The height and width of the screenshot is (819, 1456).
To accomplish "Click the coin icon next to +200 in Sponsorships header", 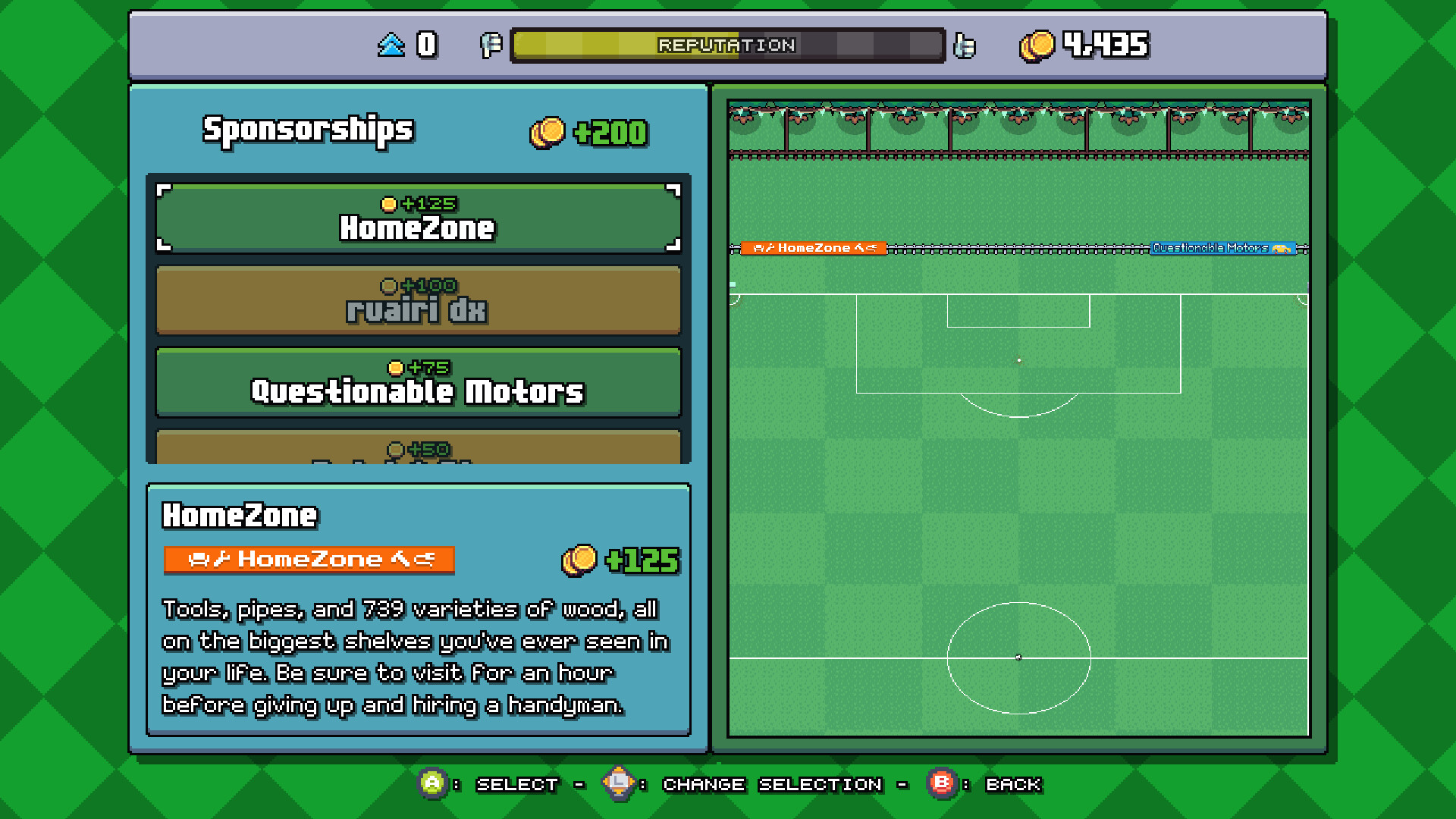I will coord(548,130).
